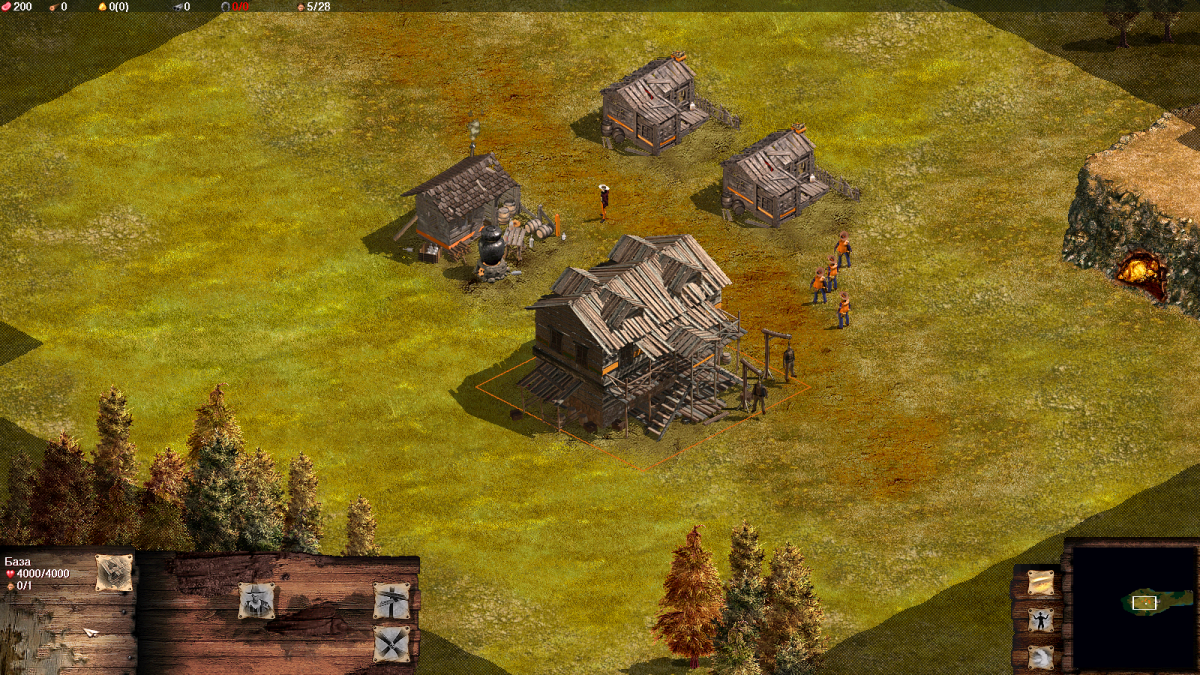Activate the crossed tools command icon
The width and height of the screenshot is (1200, 675).
point(392,644)
